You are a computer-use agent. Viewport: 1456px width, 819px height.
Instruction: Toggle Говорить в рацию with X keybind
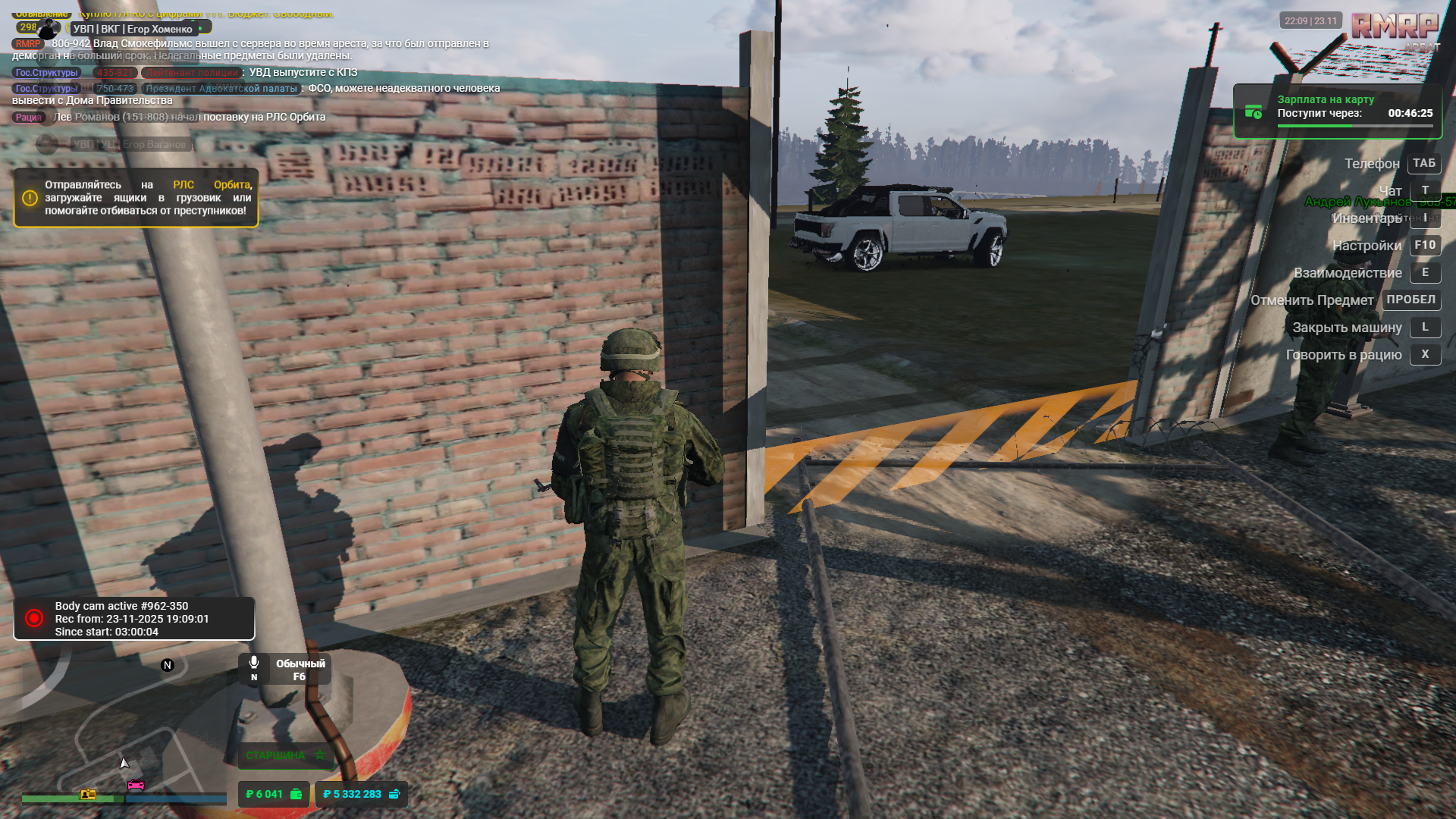[1425, 354]
